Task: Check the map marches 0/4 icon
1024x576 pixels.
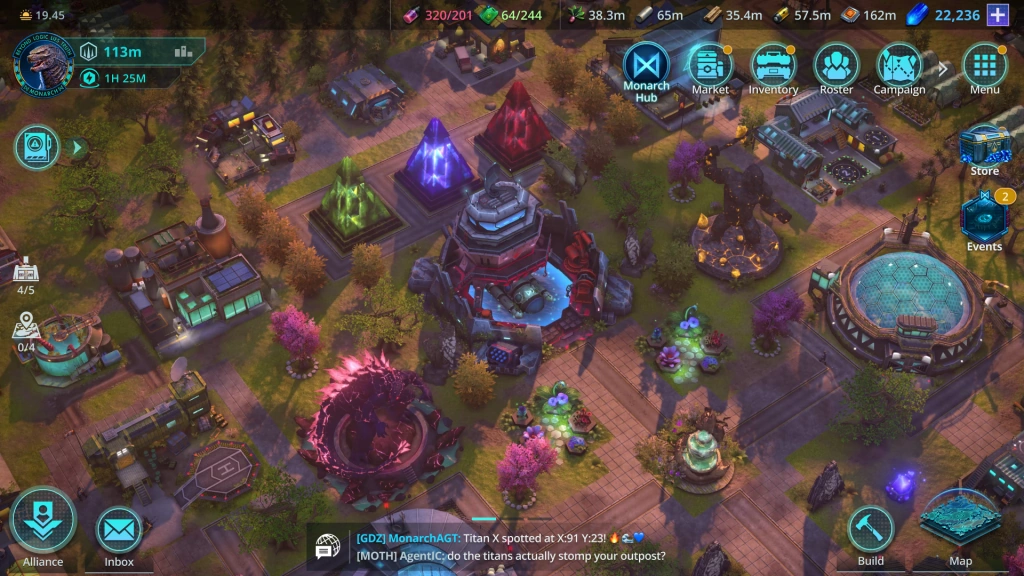Action: pyautogui.click(x=25, y=331)
